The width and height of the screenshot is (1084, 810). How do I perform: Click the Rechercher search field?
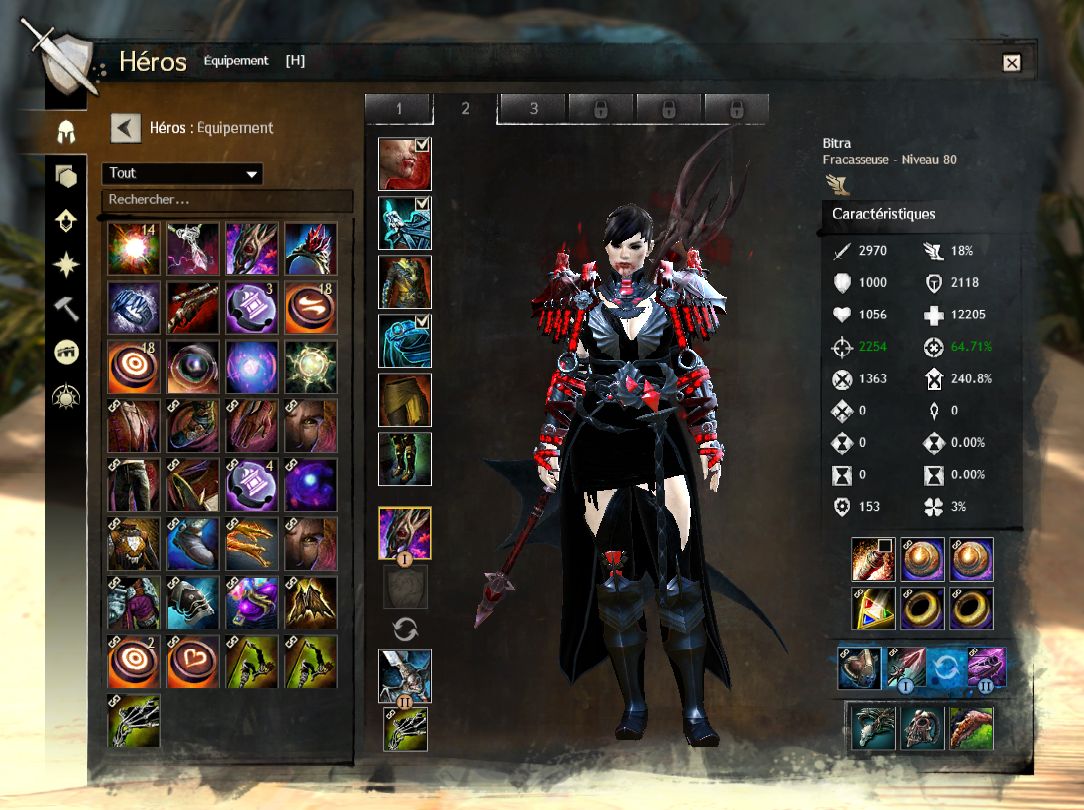[x=227, y=200]
